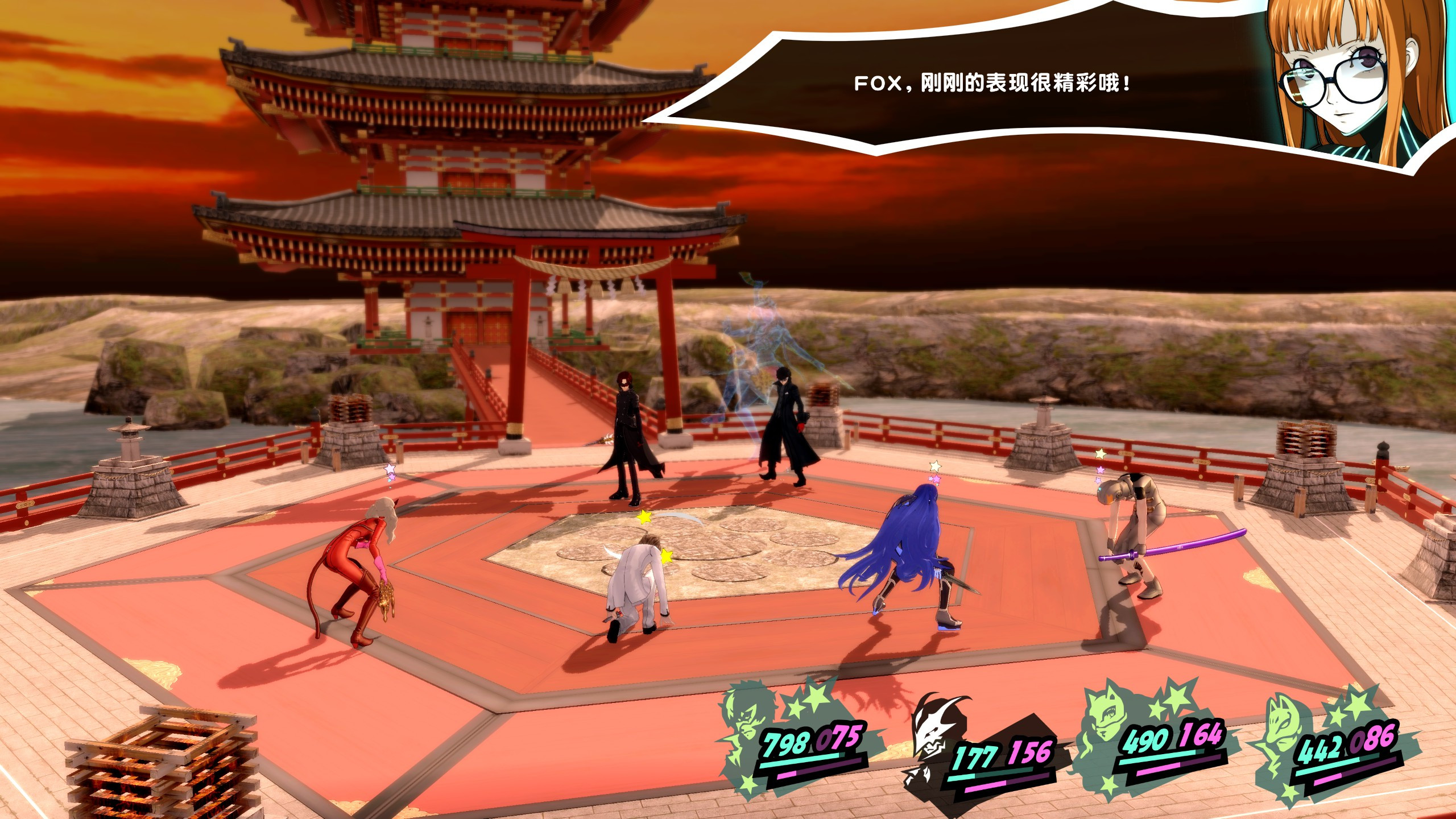The height and width of the screenshot is (819, 1456).
Task: Click the number 798 075
Action: click(x=808, y=739)
